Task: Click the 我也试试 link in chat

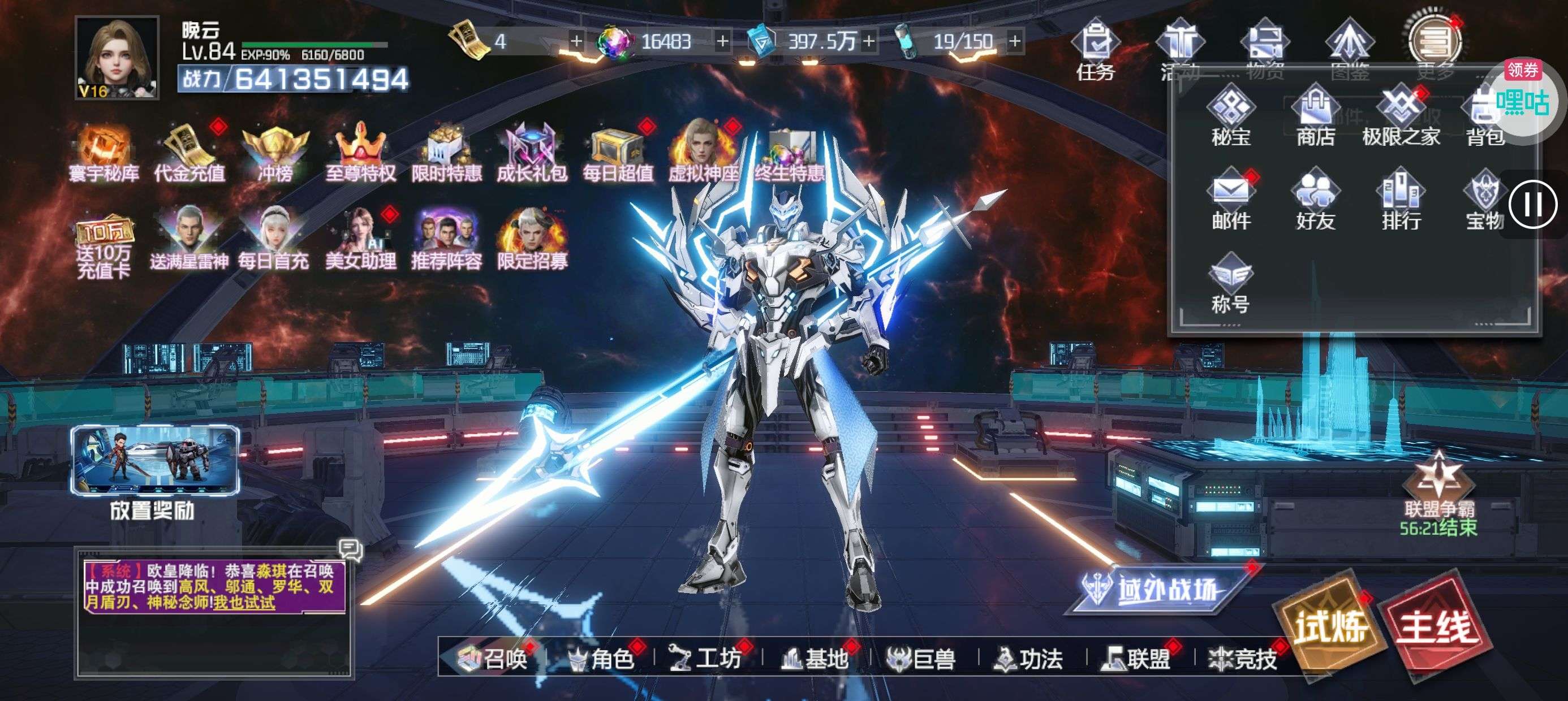Action: (245, 603)
